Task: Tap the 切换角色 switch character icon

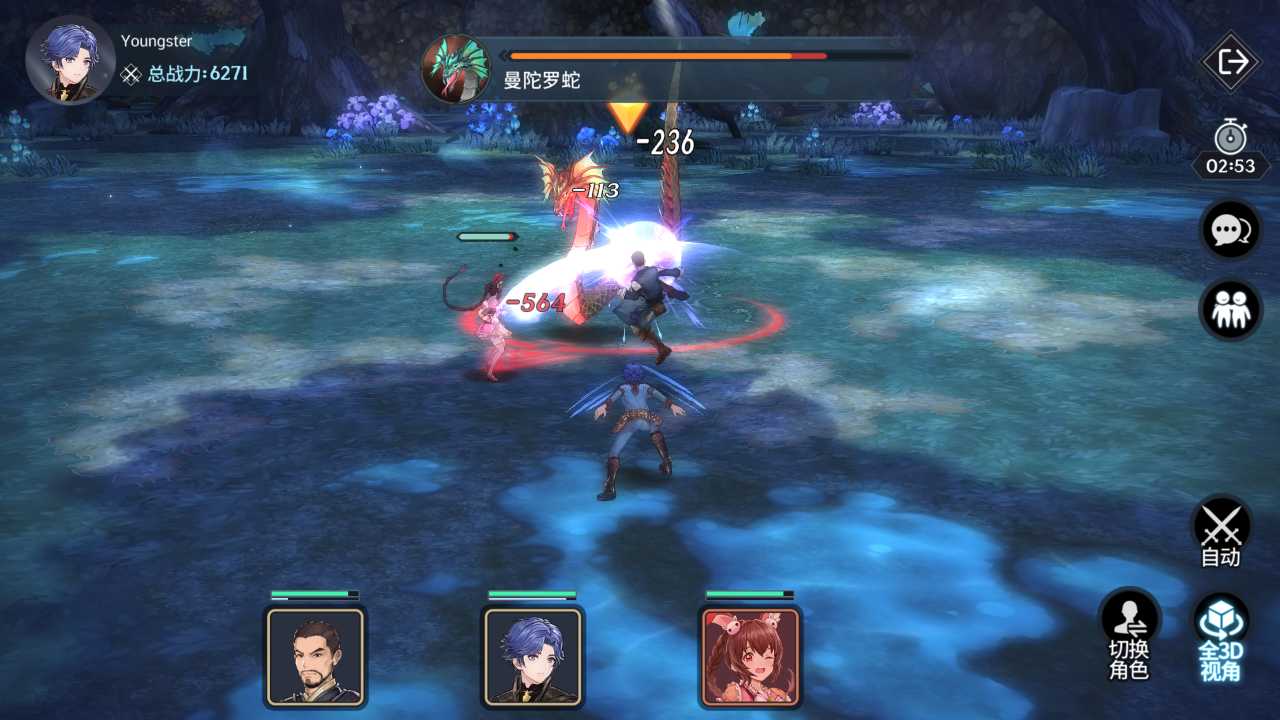Action: [x=1128, y=630]
